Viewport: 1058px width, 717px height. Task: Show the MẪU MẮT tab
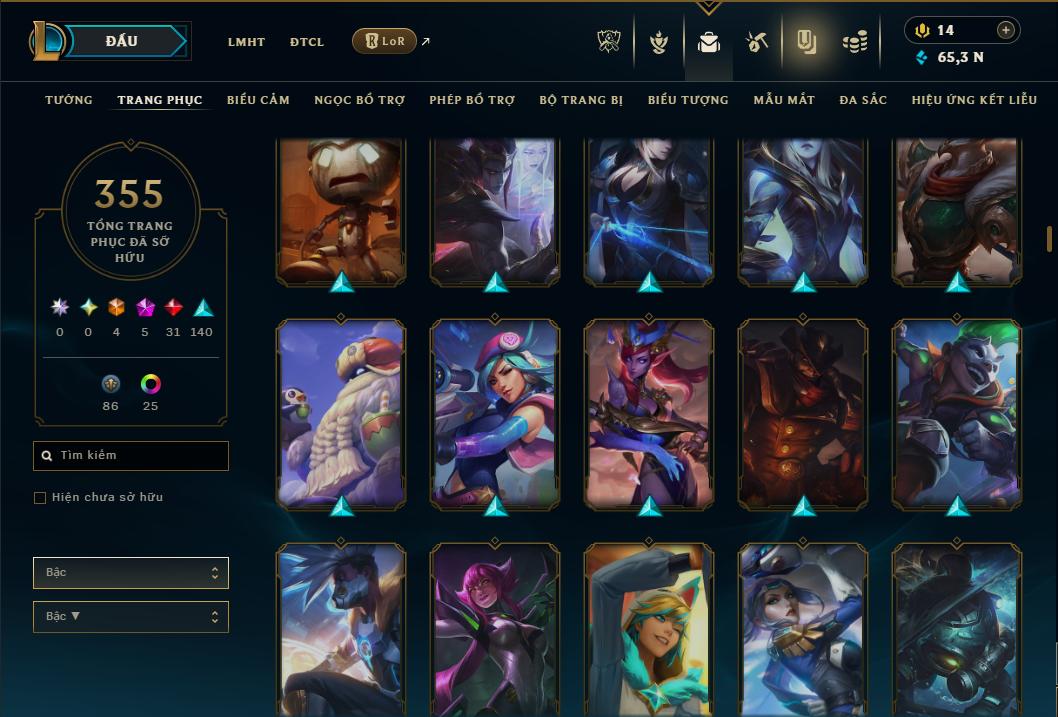click(x=784, y=100)
